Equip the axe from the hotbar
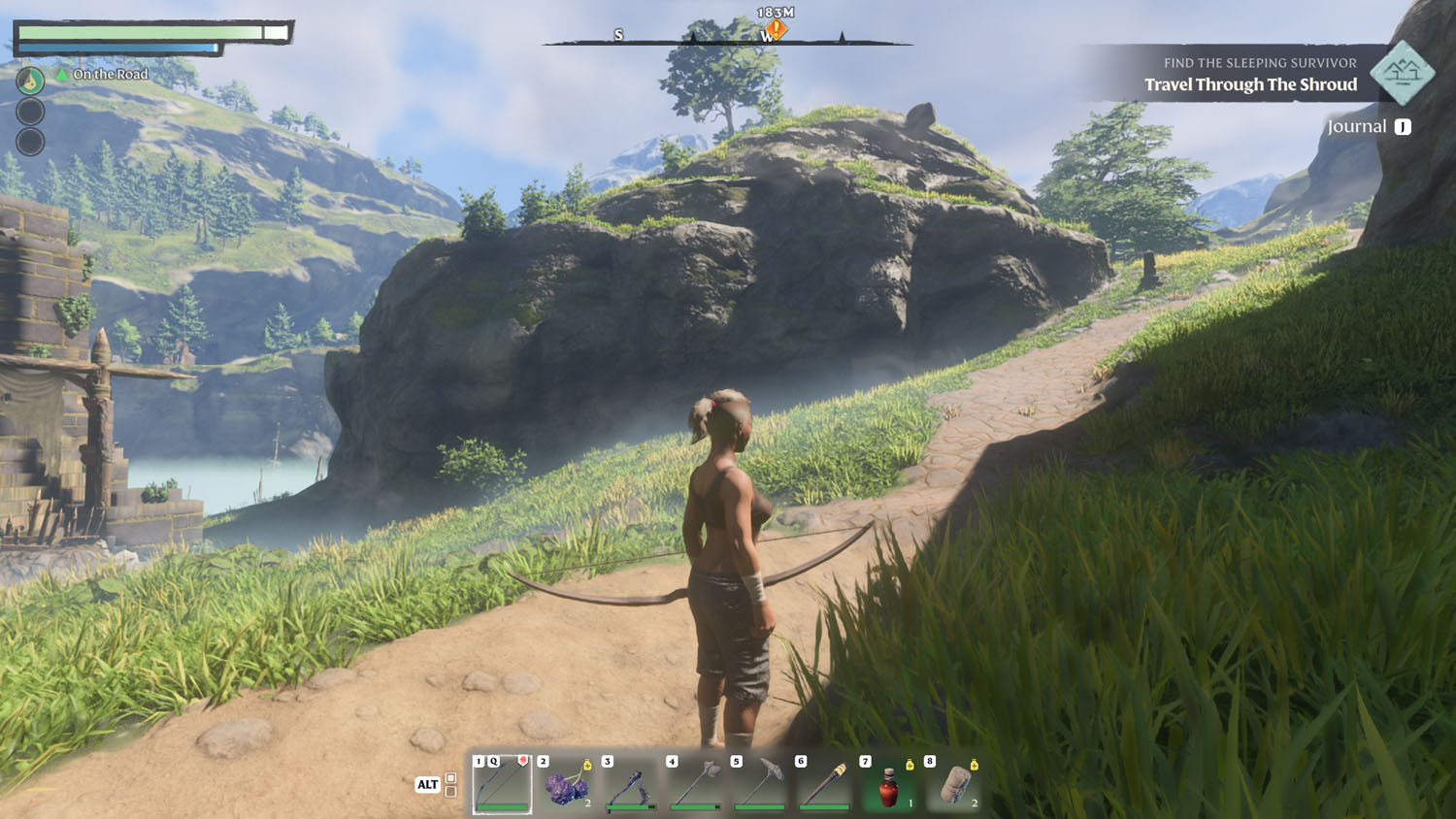This screenshot has height=819, width=1456. [696, 784]
